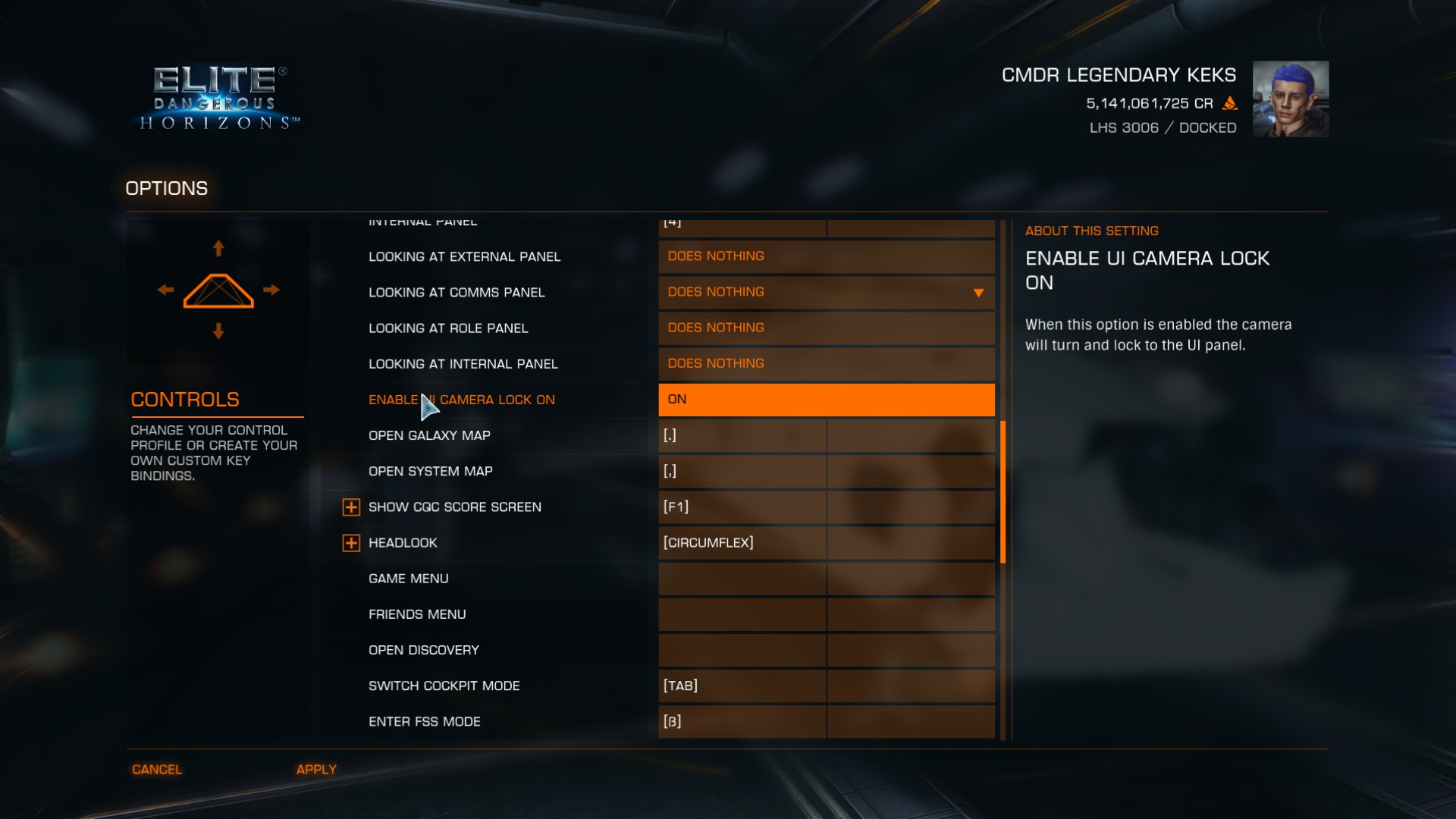Assign a primary binding to Open Discovery
Screen dimensions: 1456x819
tap(742, 650)
